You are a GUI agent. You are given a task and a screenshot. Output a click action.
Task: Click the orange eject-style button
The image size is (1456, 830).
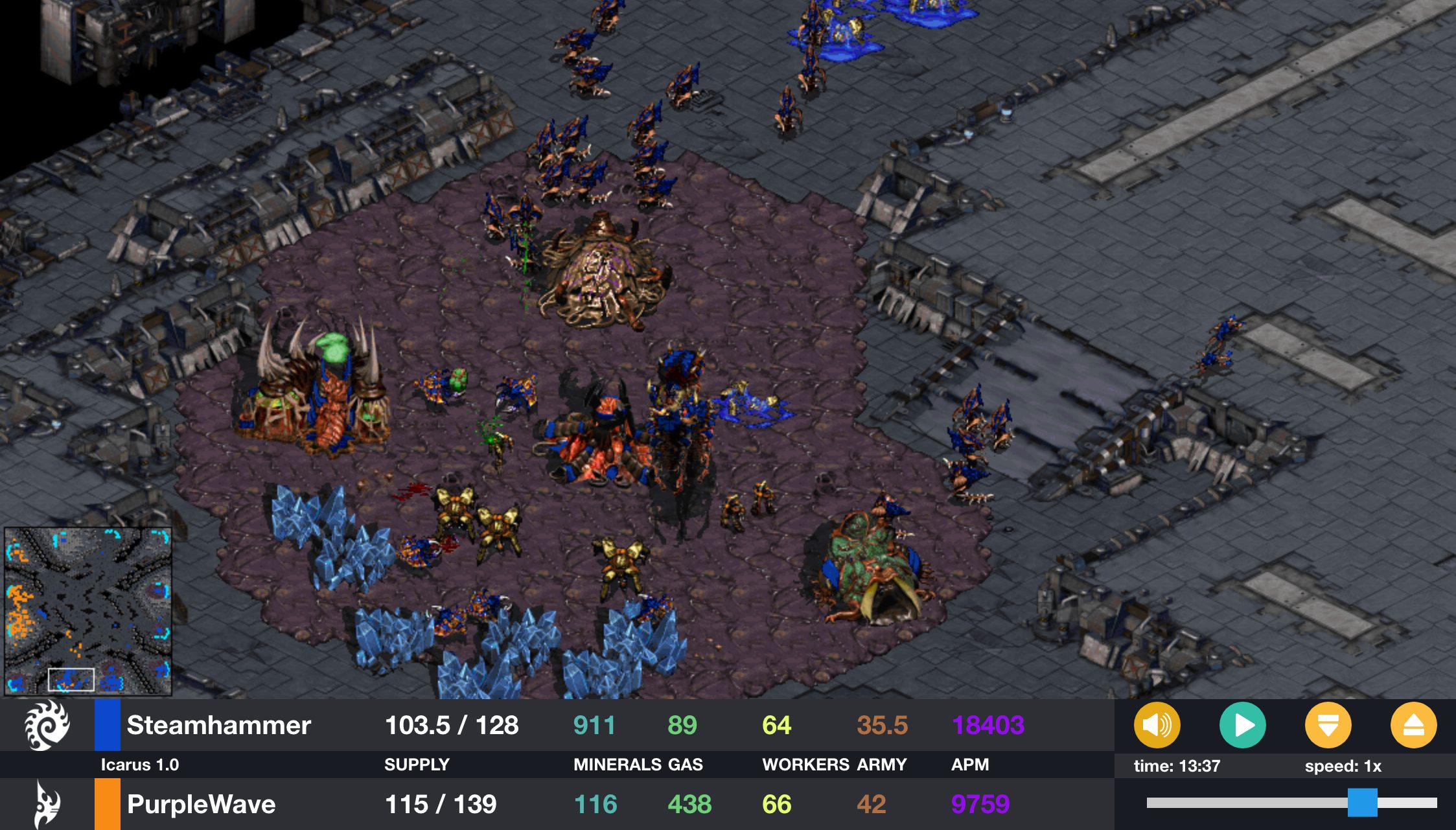(1413, 725)
